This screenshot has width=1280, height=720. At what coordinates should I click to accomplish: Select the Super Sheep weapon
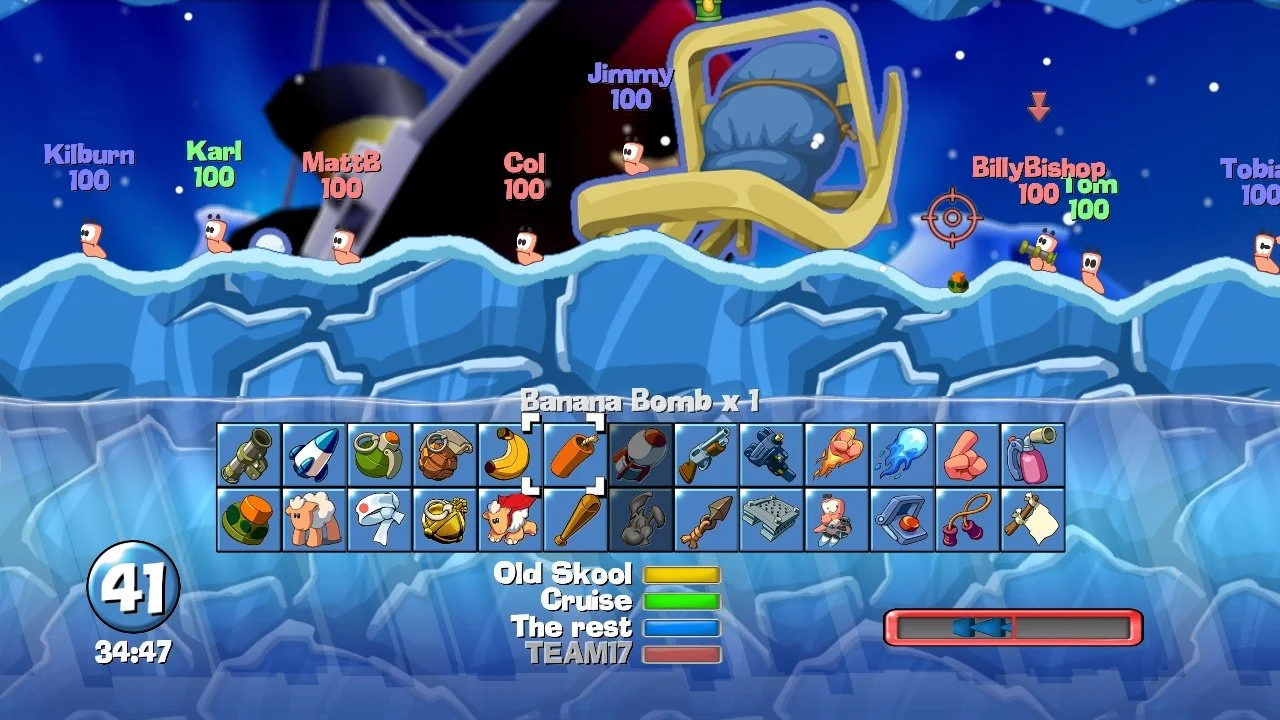[x=510, y=520]
